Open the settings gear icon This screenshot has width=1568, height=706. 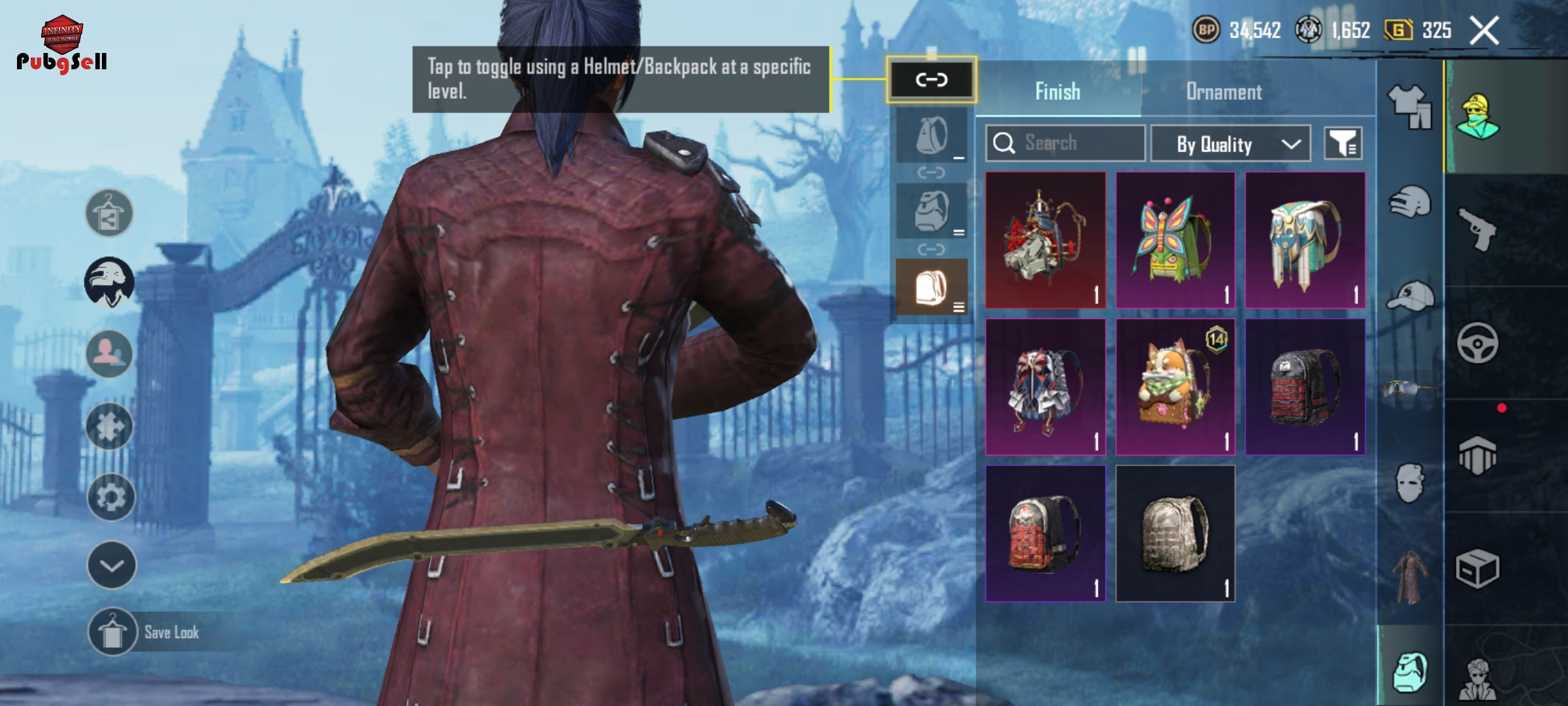click(110, 497)
